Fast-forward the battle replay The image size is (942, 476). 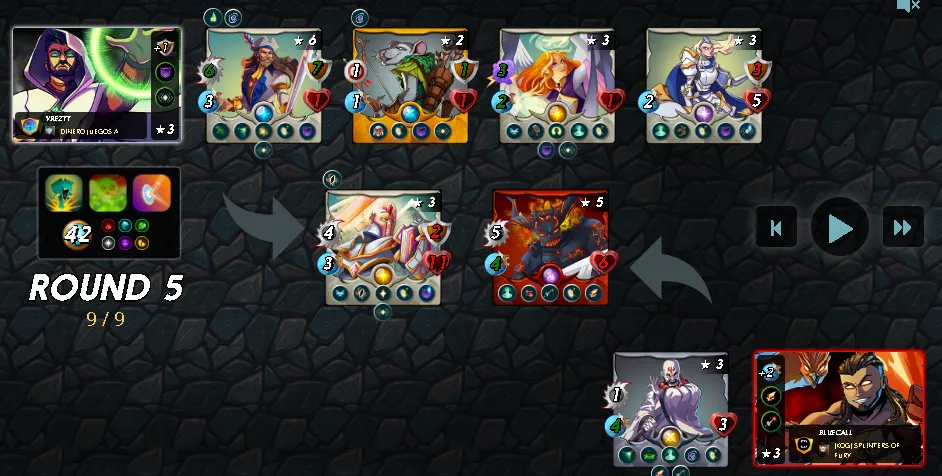point(902,227)
